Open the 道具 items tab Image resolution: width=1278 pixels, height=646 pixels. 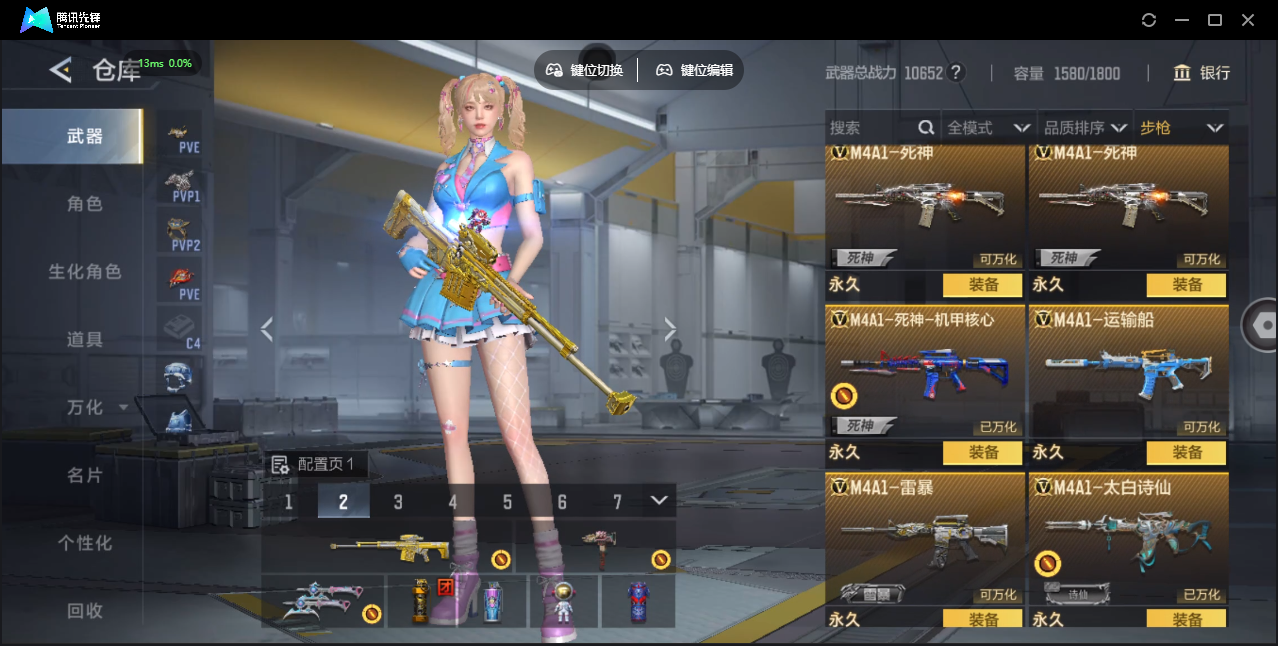point(84,340)
